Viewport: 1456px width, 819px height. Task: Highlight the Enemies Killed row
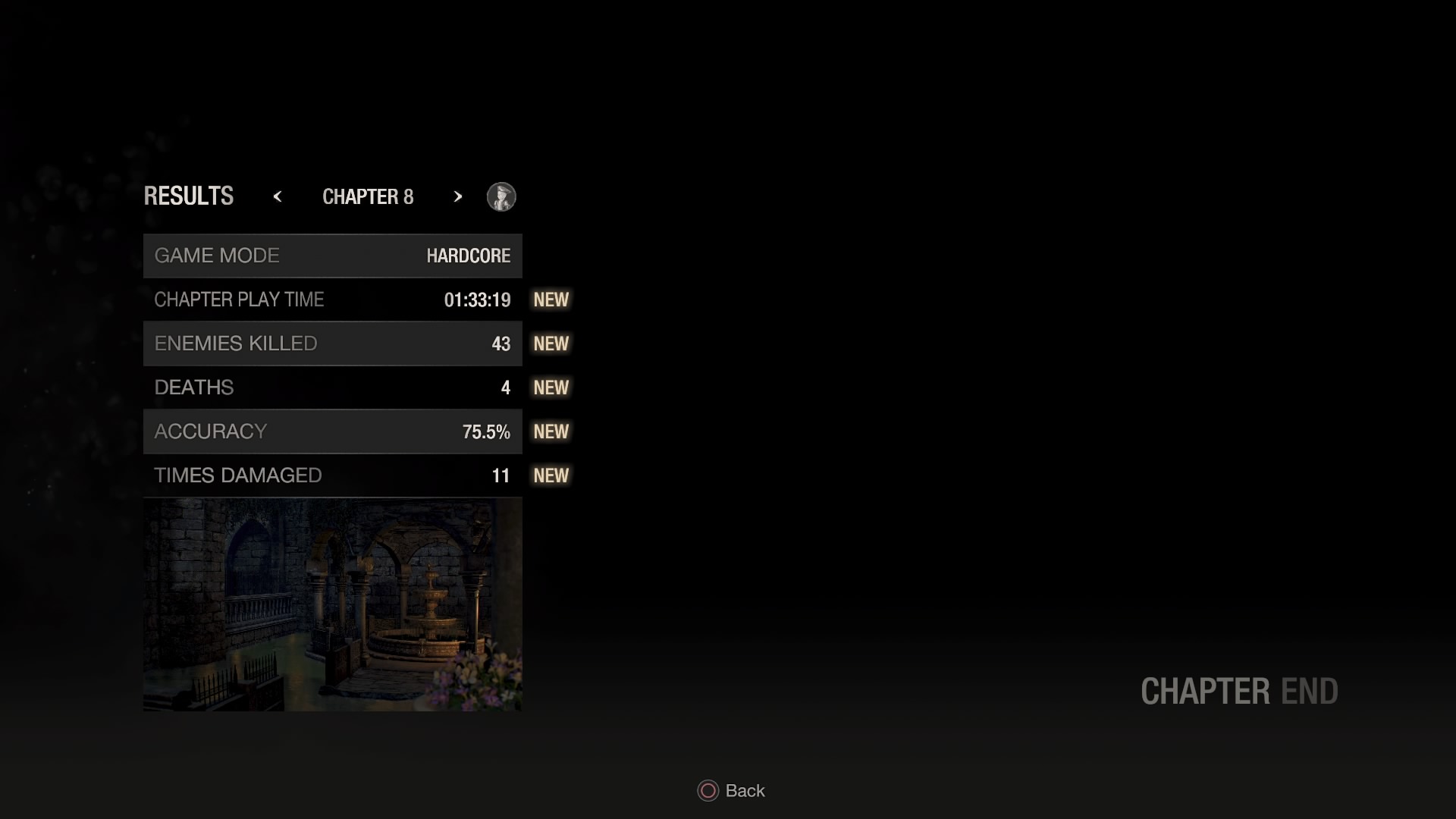332,344
